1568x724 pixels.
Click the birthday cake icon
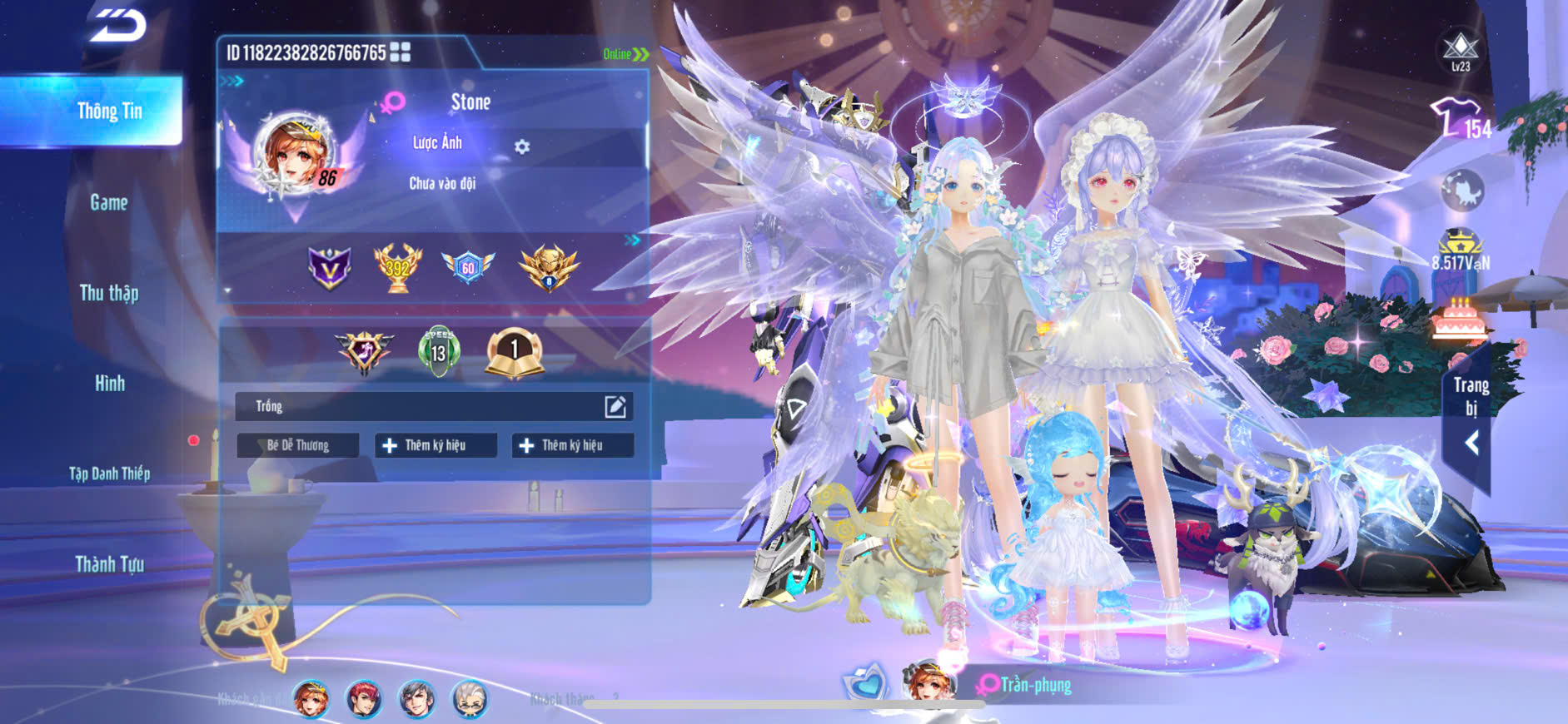[x=1459, y=318]
